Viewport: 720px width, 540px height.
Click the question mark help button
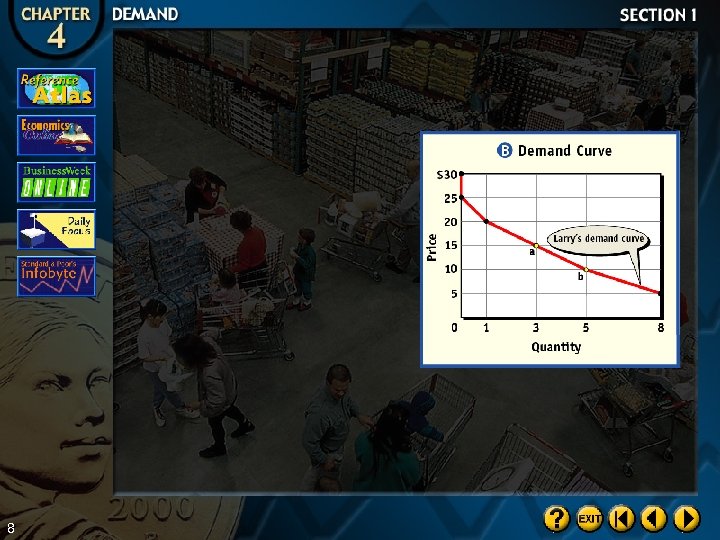(x=557, y=518)
